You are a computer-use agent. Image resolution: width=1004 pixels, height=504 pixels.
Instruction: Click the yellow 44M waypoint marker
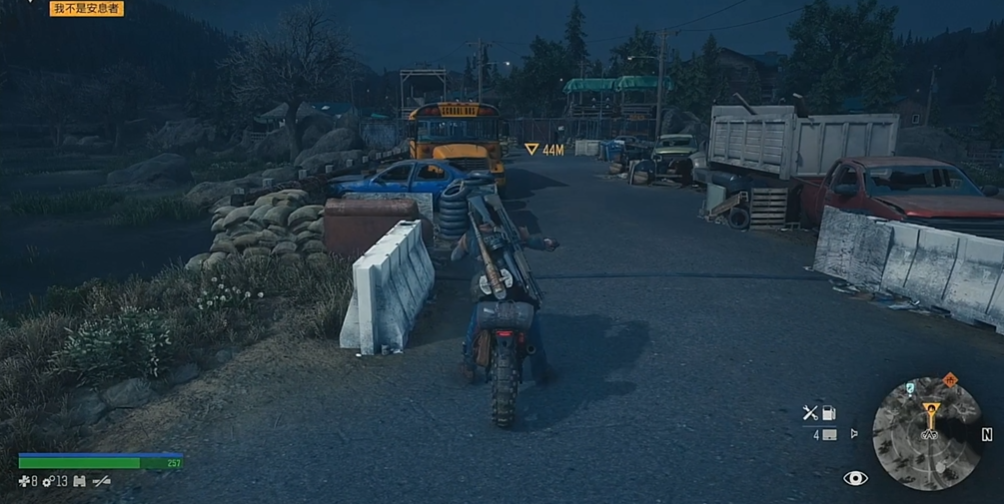(544, 150)
